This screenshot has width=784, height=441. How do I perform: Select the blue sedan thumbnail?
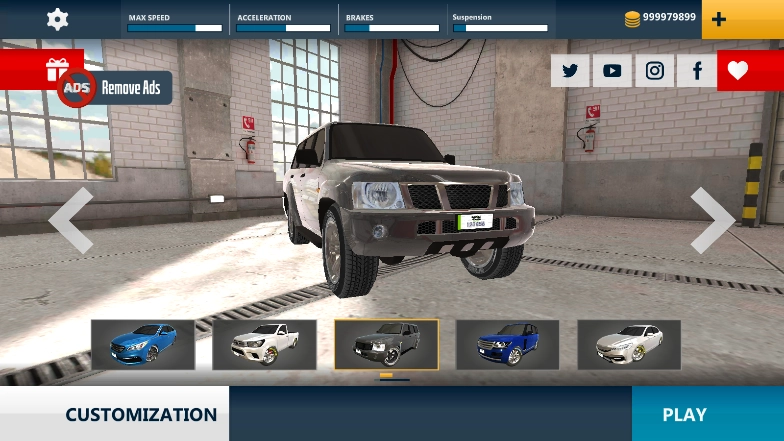[x=143, y=344]
